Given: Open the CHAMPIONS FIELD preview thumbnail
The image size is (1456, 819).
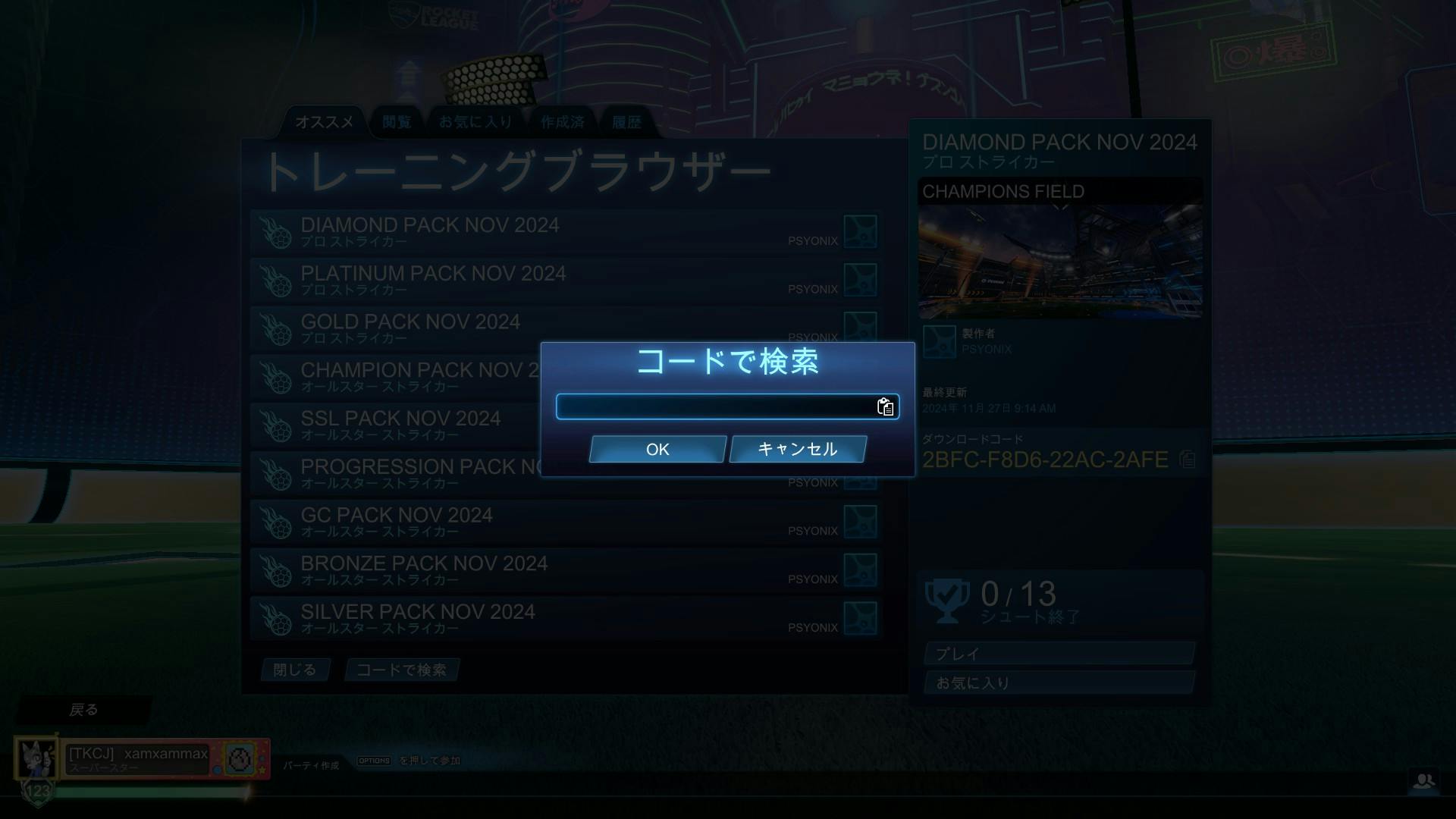Looking at the screenshot, I should [x=1059, y=258].
